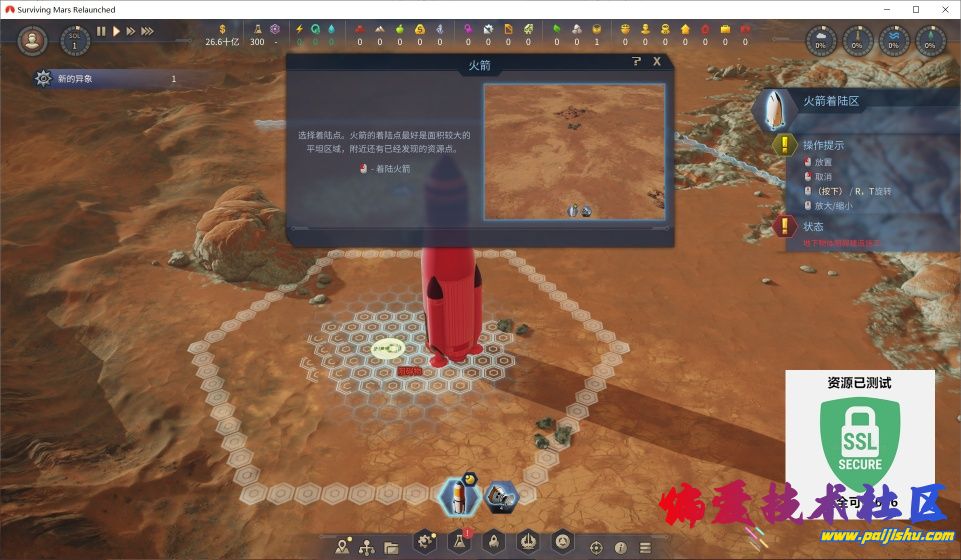Open the gear build menu hexagon

pyautogui.click(x=426, y=542)
